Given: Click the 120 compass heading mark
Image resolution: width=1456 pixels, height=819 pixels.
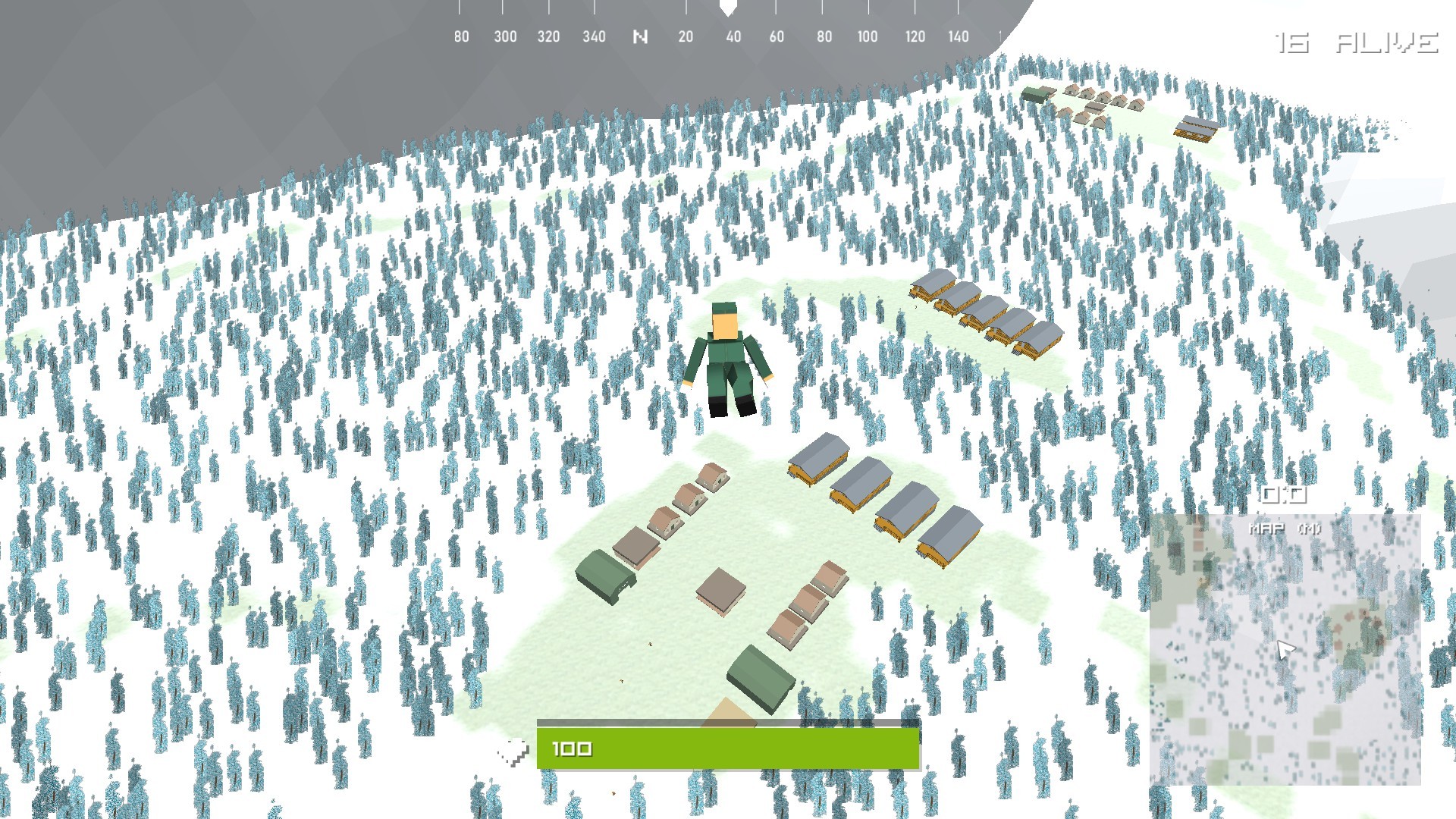Looking at the screenshot, I should point(914,36).
